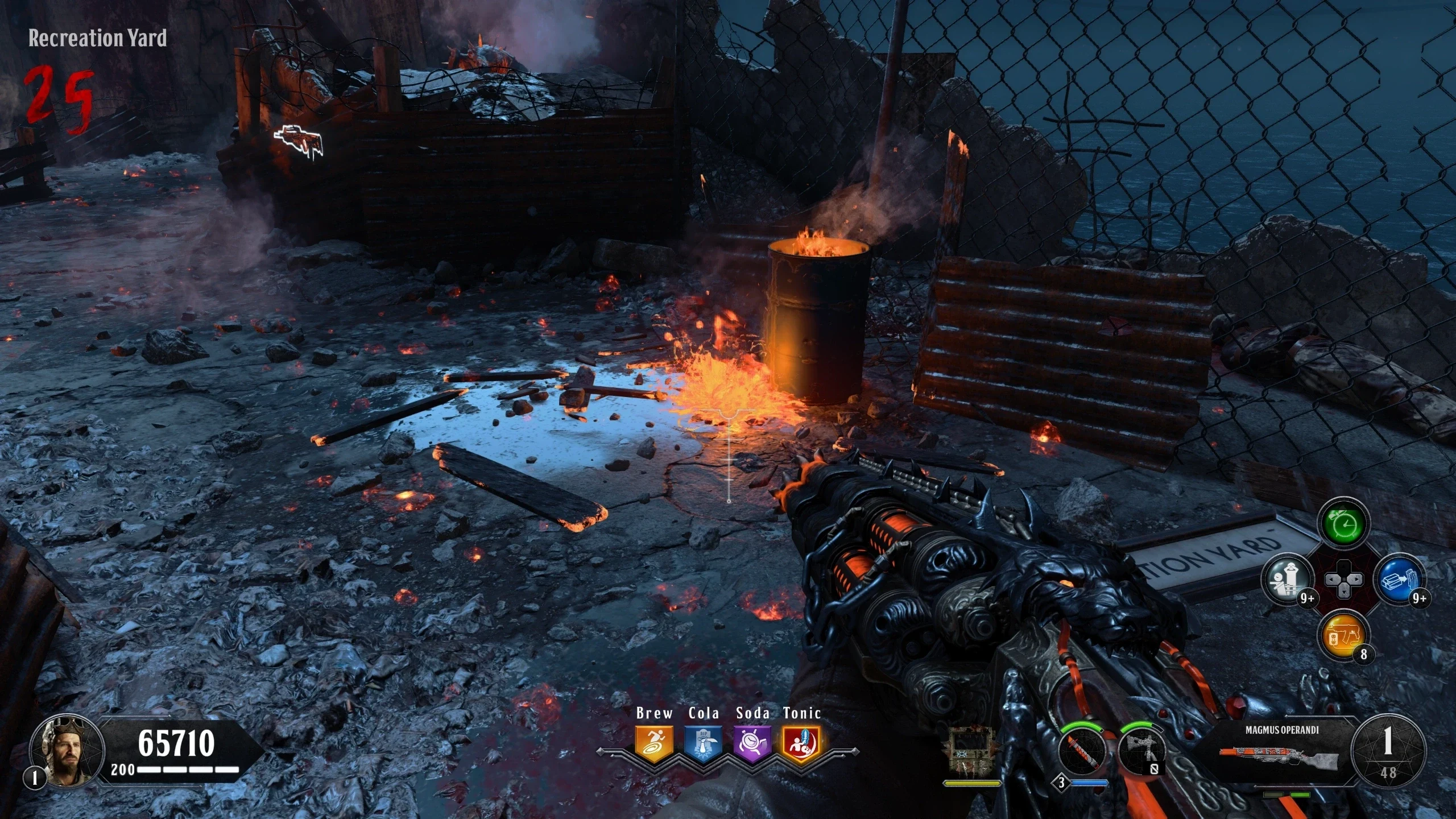1456x819 pixels.
Task: Select the Magmus Operandi weapon panel
Action: [x=1282, y=750]
